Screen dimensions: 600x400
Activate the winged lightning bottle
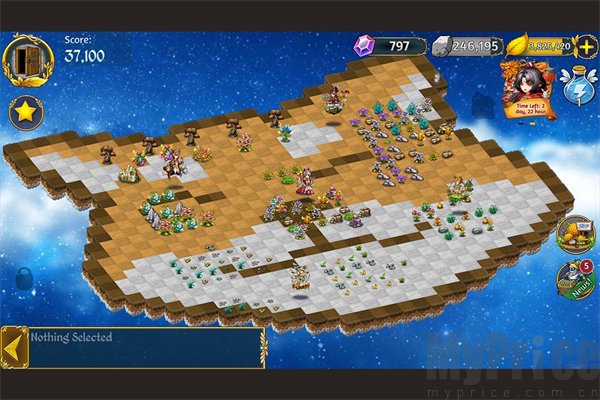click(x=580, y=87)
